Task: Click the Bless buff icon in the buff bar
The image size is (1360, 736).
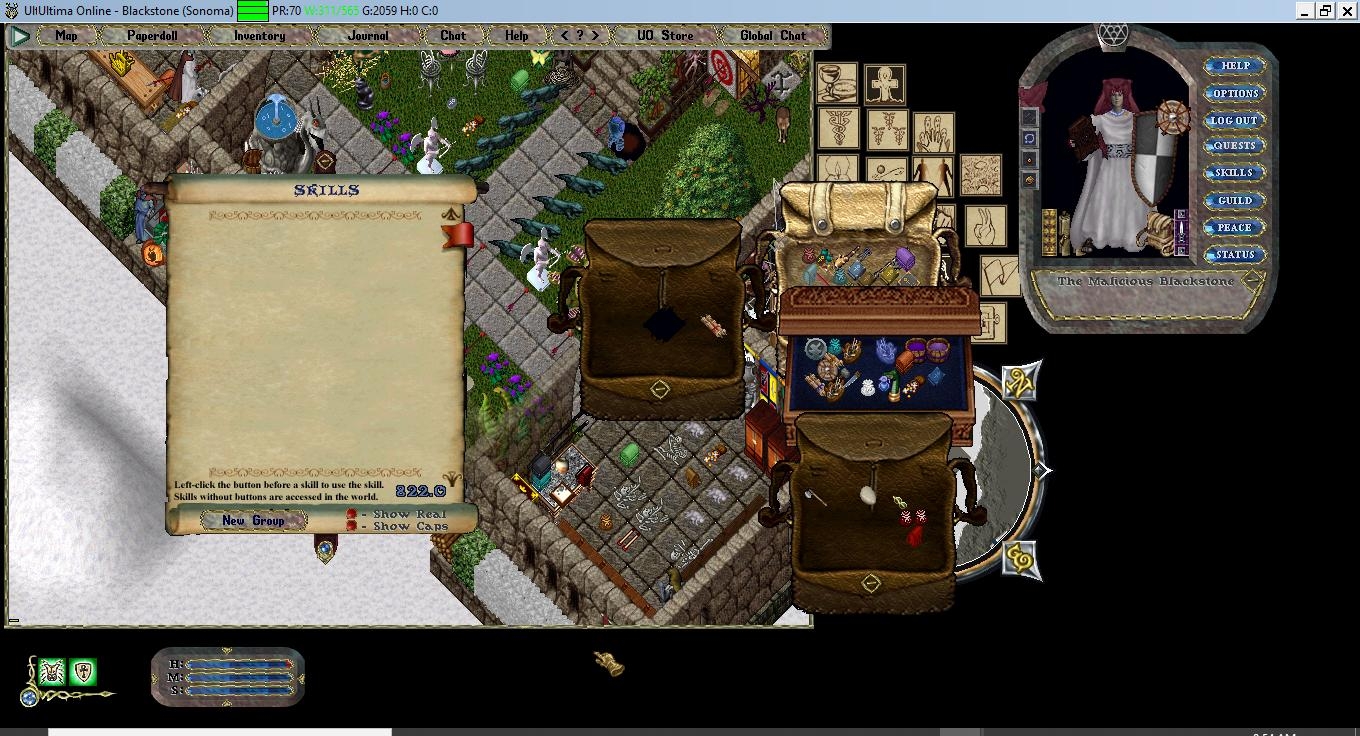Action: [x=51, y=671]
